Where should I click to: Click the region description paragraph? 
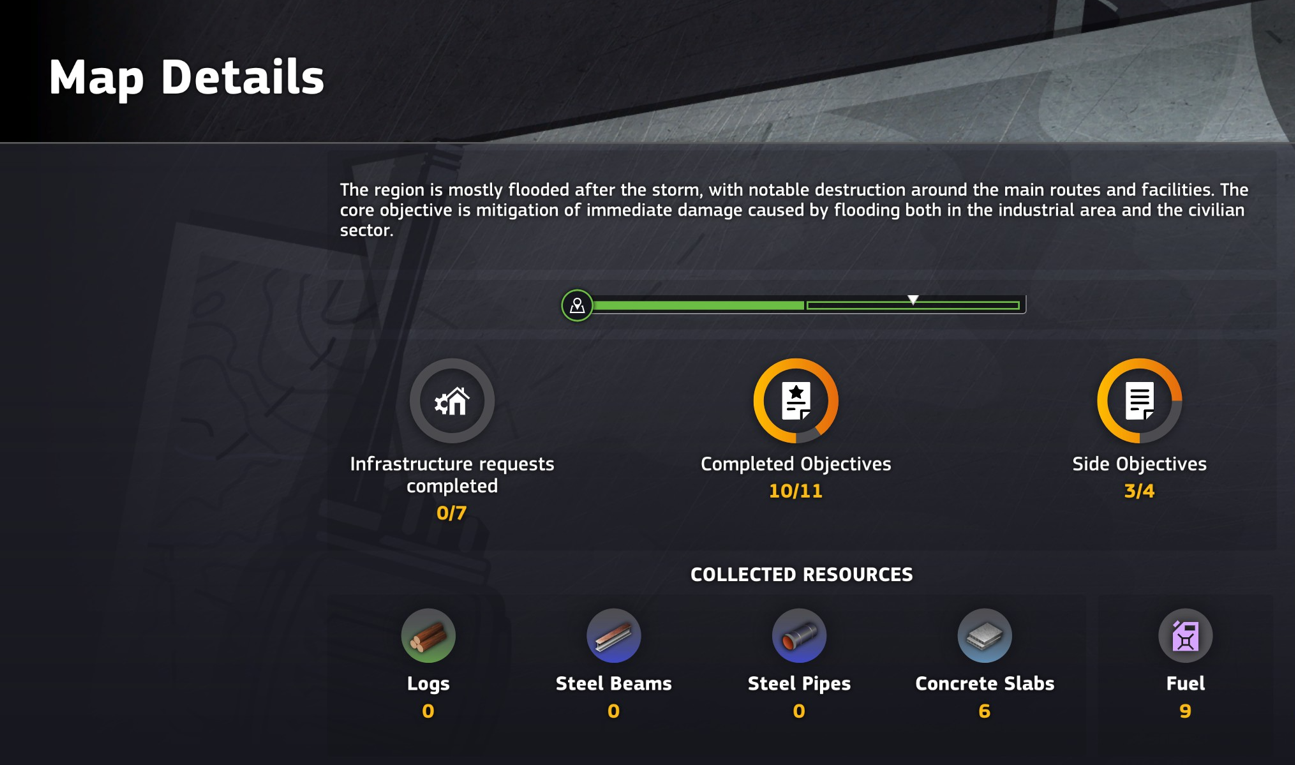793,210
